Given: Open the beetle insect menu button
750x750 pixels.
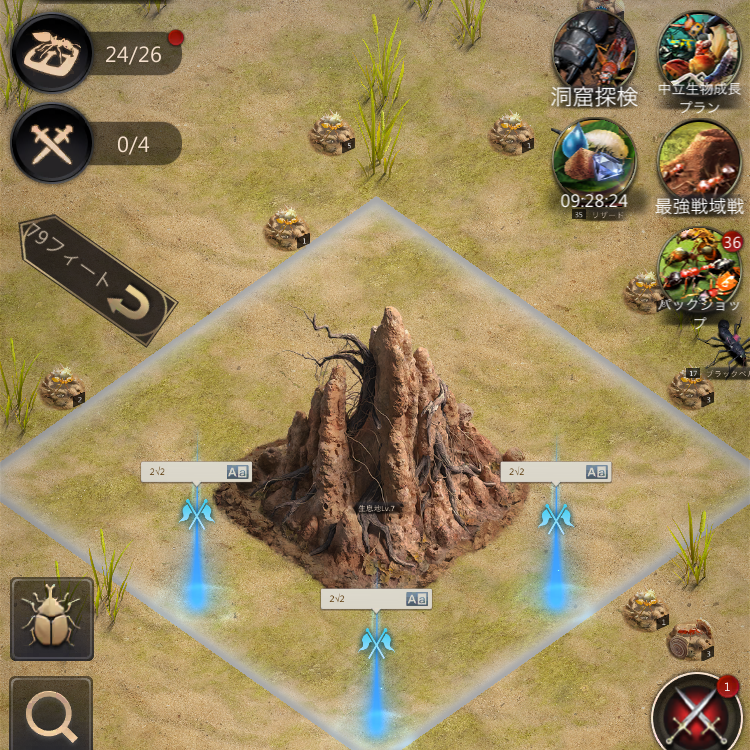Looking at the screenshot, I should tap(52, 619).
